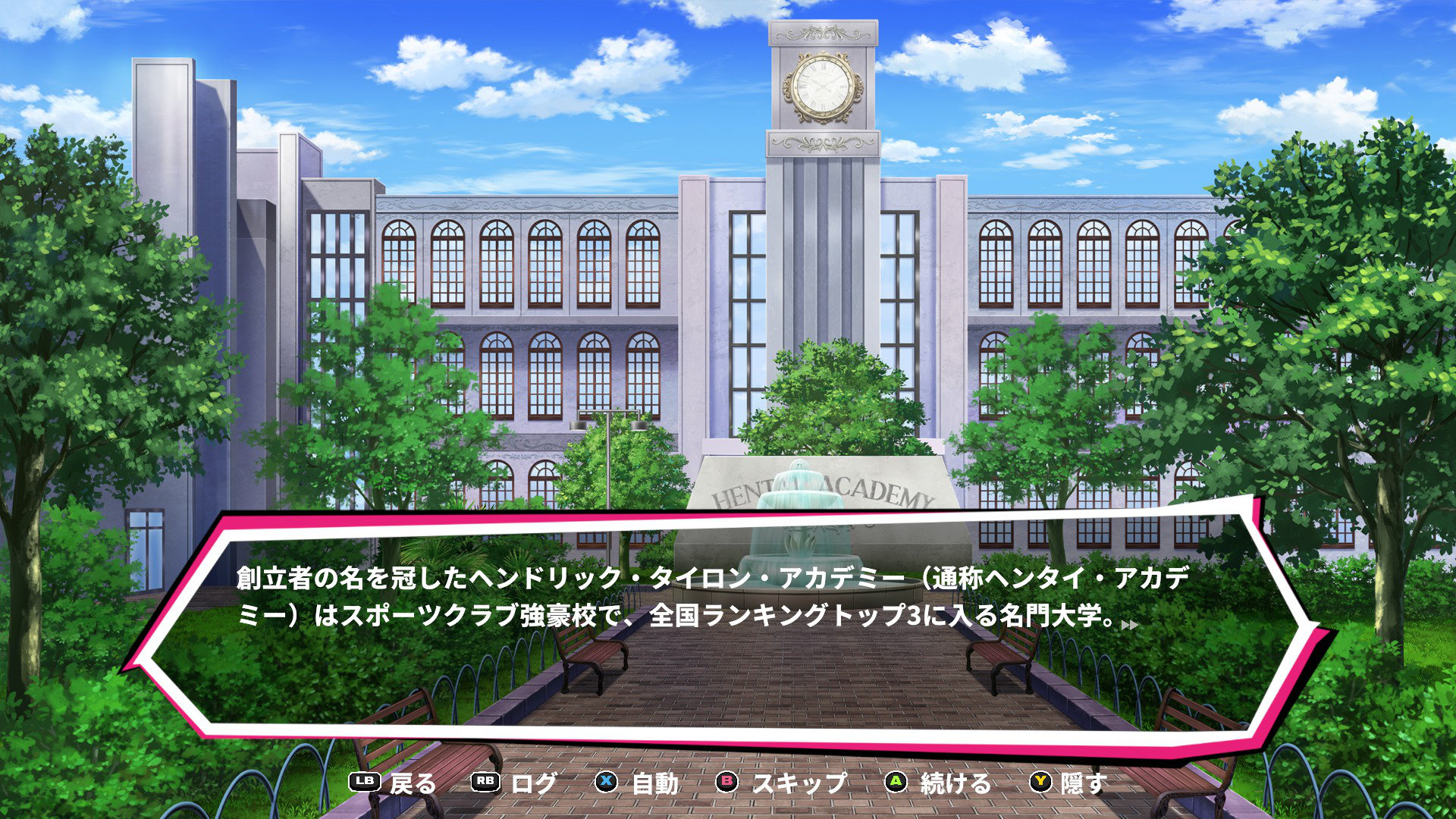The width and height of the screenshot is (1456, 819).
Task: Choose 続ける (continue) to advance the text
Action: coord(938,783)
